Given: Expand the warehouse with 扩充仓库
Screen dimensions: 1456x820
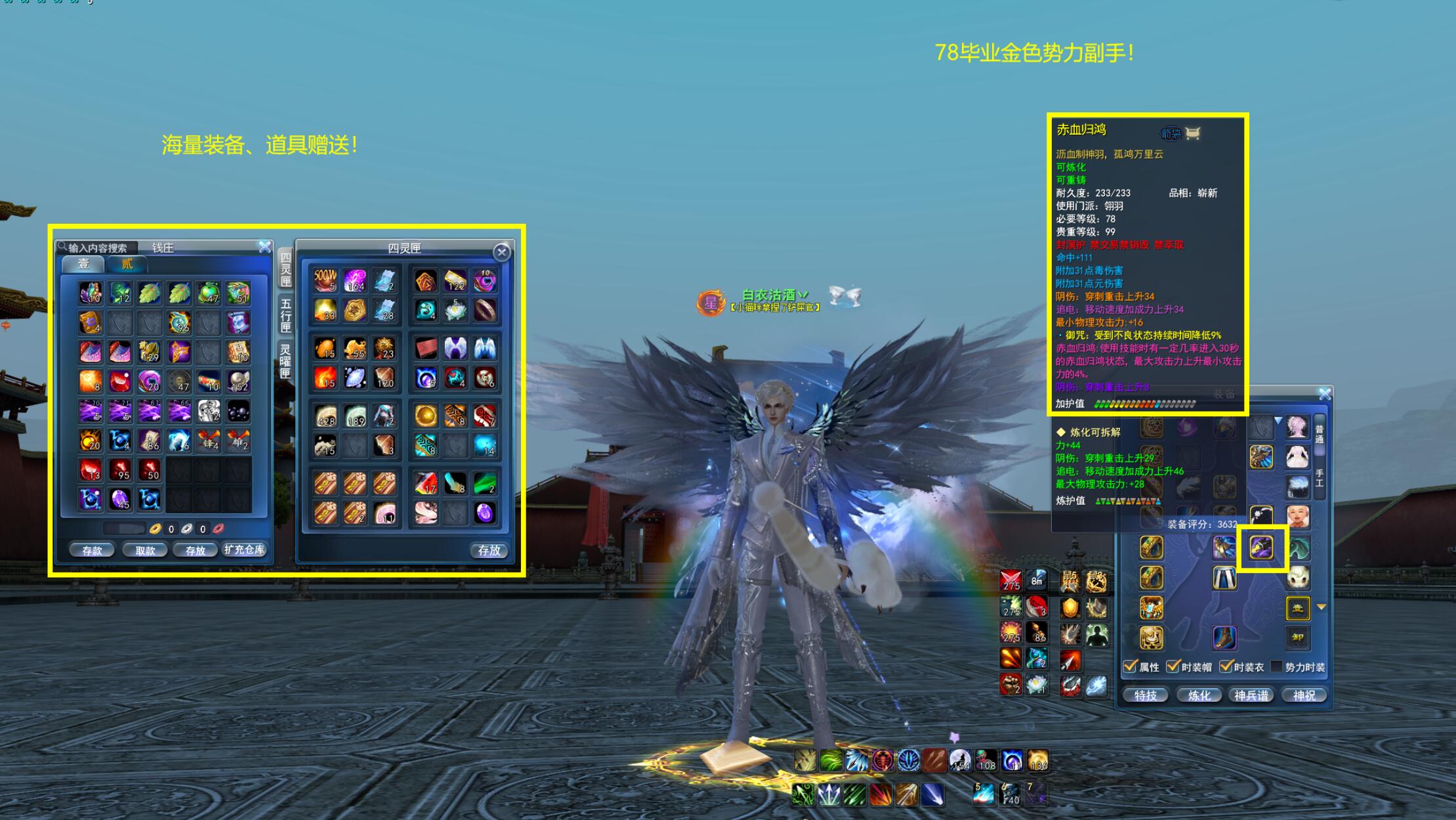Looking at the screenshot, I should tap(244, 550).
